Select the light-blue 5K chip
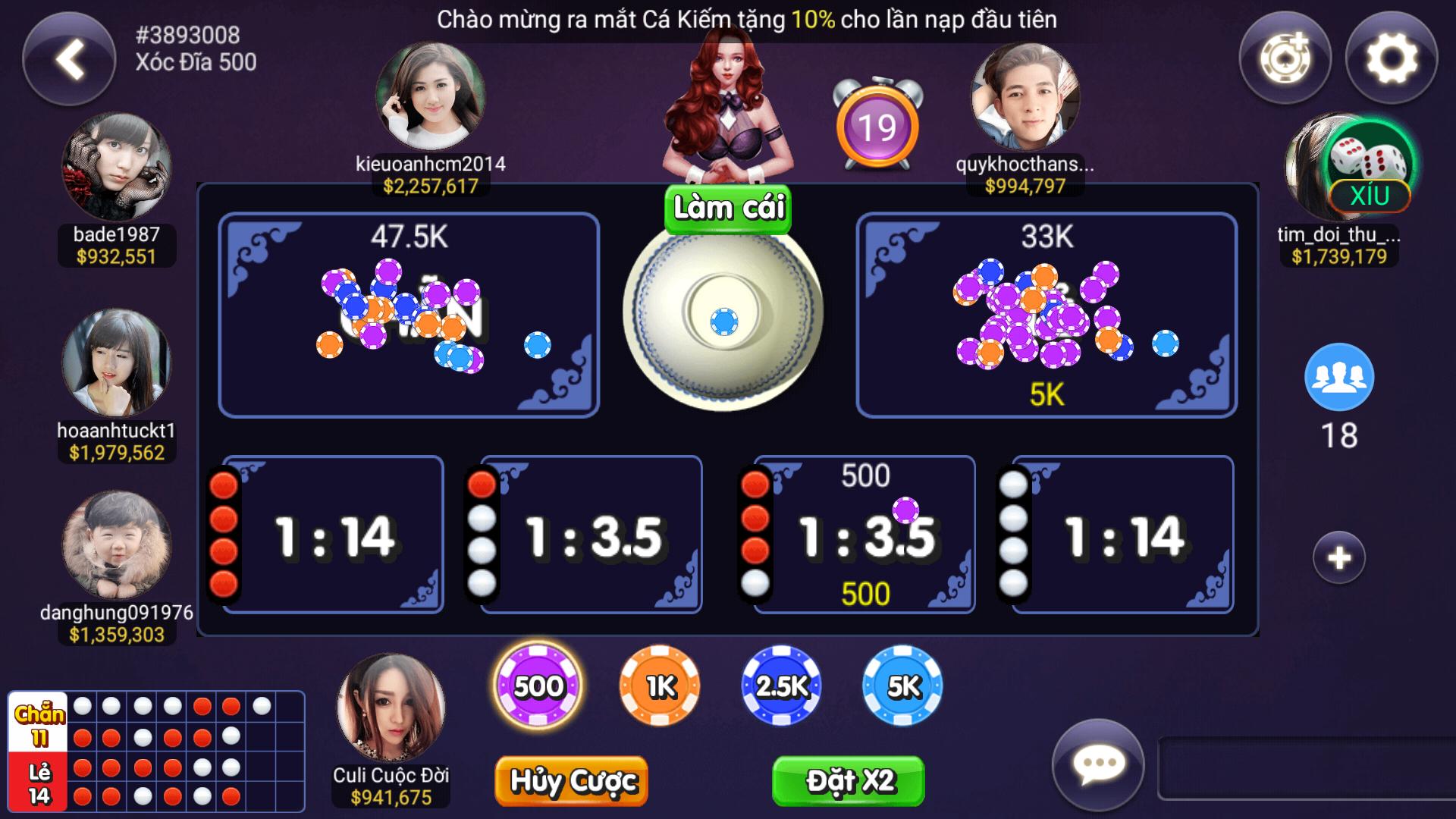Viewport: 1456px width, 819px height. pyautogui.click(x=902, y=686)
